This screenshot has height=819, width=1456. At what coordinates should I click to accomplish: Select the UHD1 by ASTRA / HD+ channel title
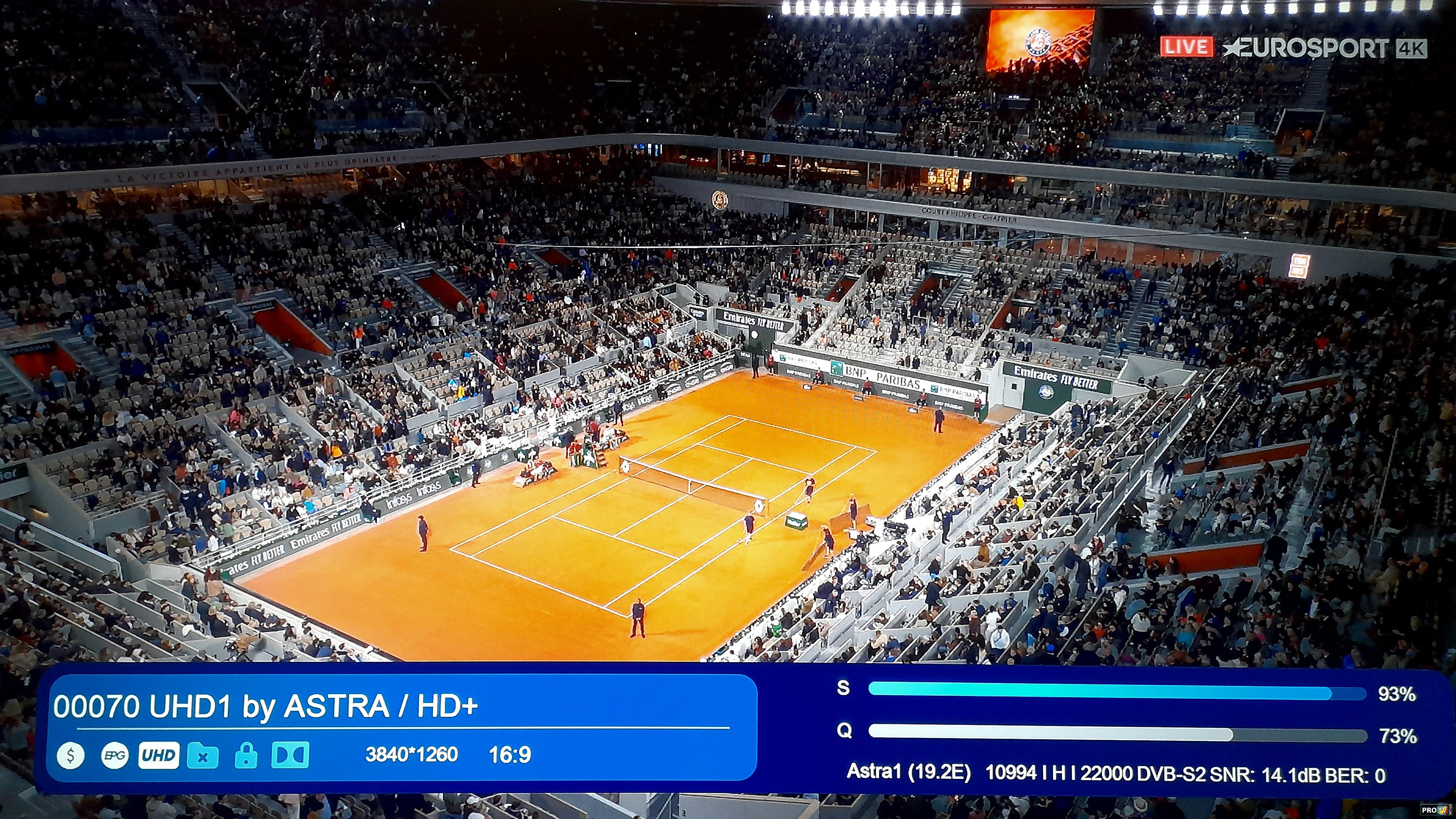[266, 707]
